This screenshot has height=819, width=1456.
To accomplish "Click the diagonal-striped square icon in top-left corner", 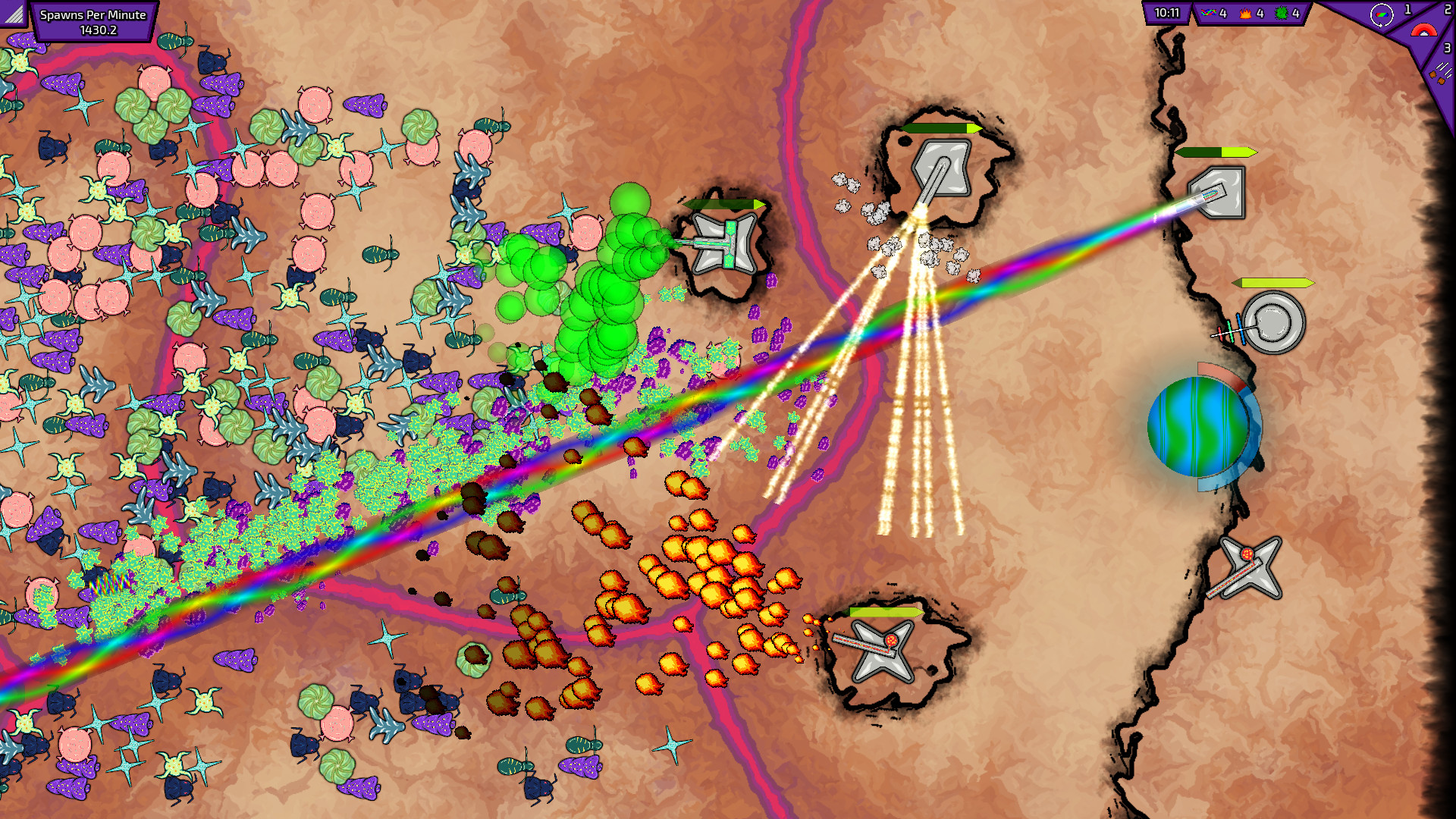I will tap(14, 14).
